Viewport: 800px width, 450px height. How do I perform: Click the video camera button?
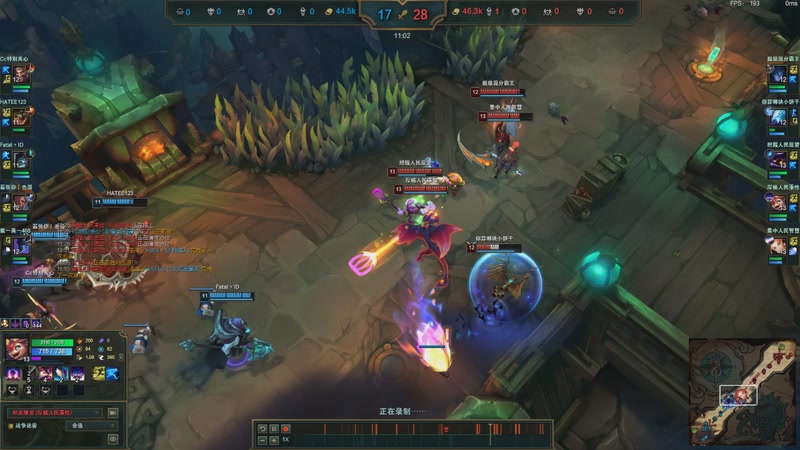(113, 412)
